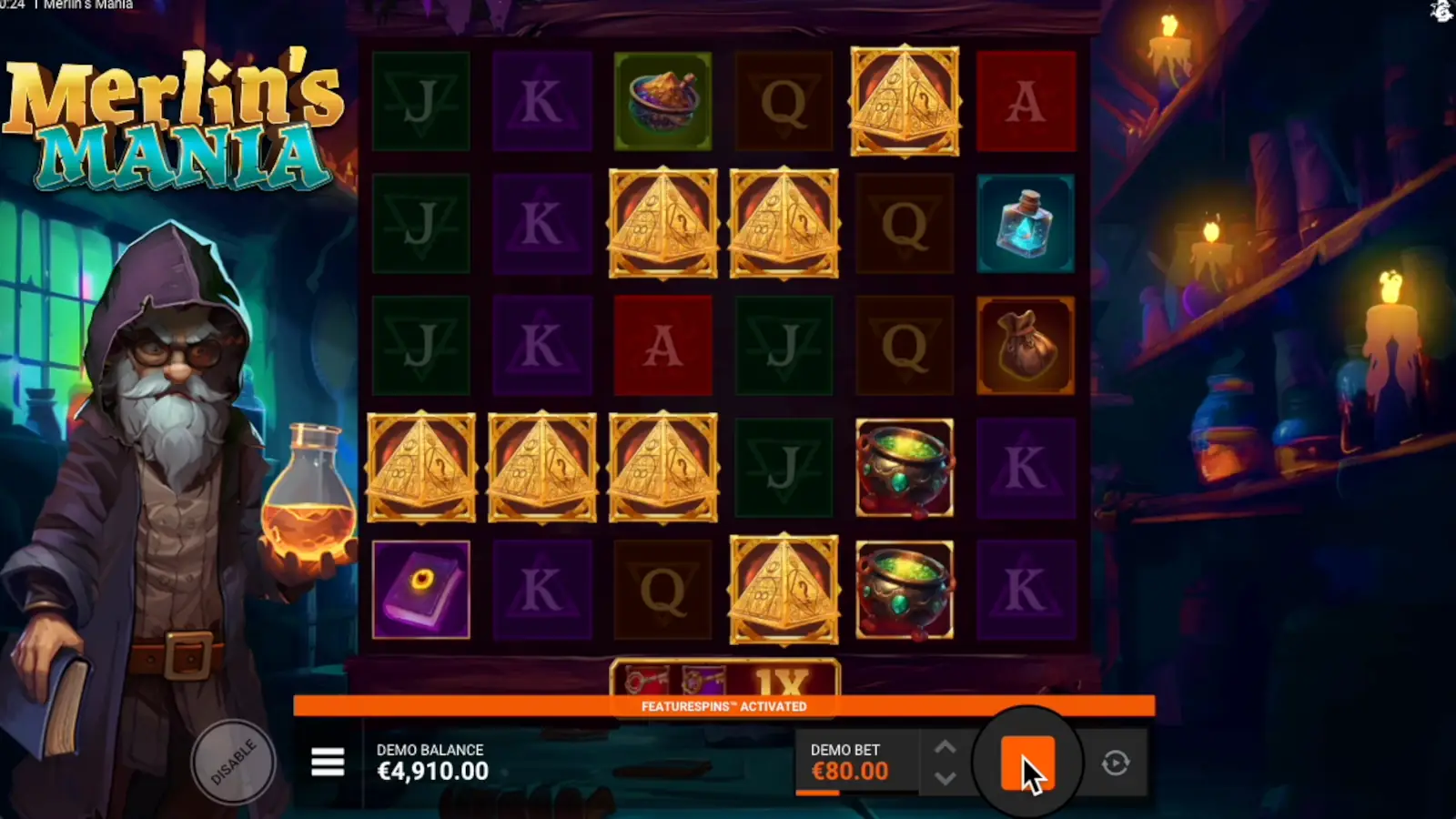Increase the demo bet with the up arrow

pos(945,747)
